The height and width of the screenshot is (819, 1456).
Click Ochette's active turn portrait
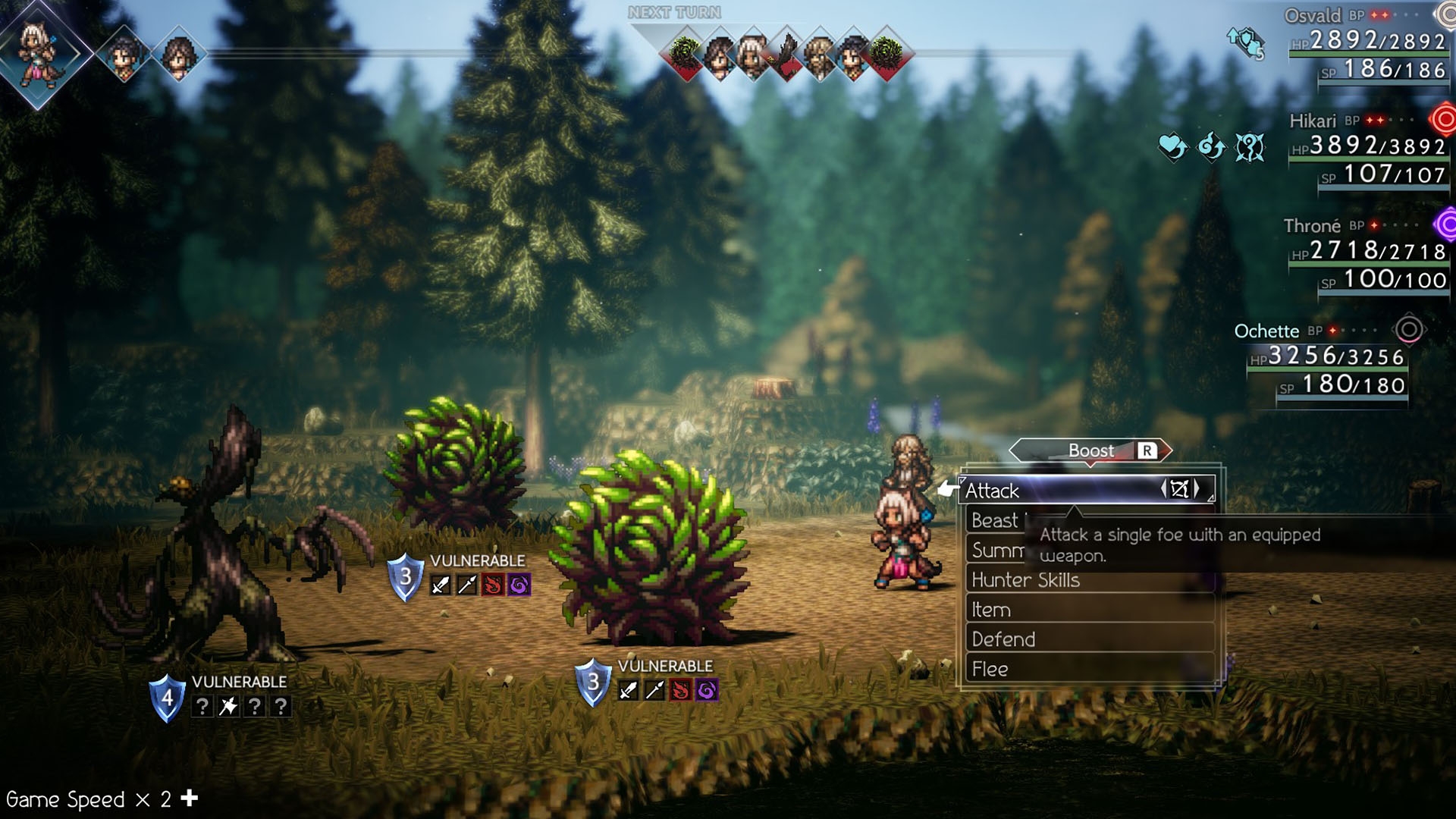38,53
